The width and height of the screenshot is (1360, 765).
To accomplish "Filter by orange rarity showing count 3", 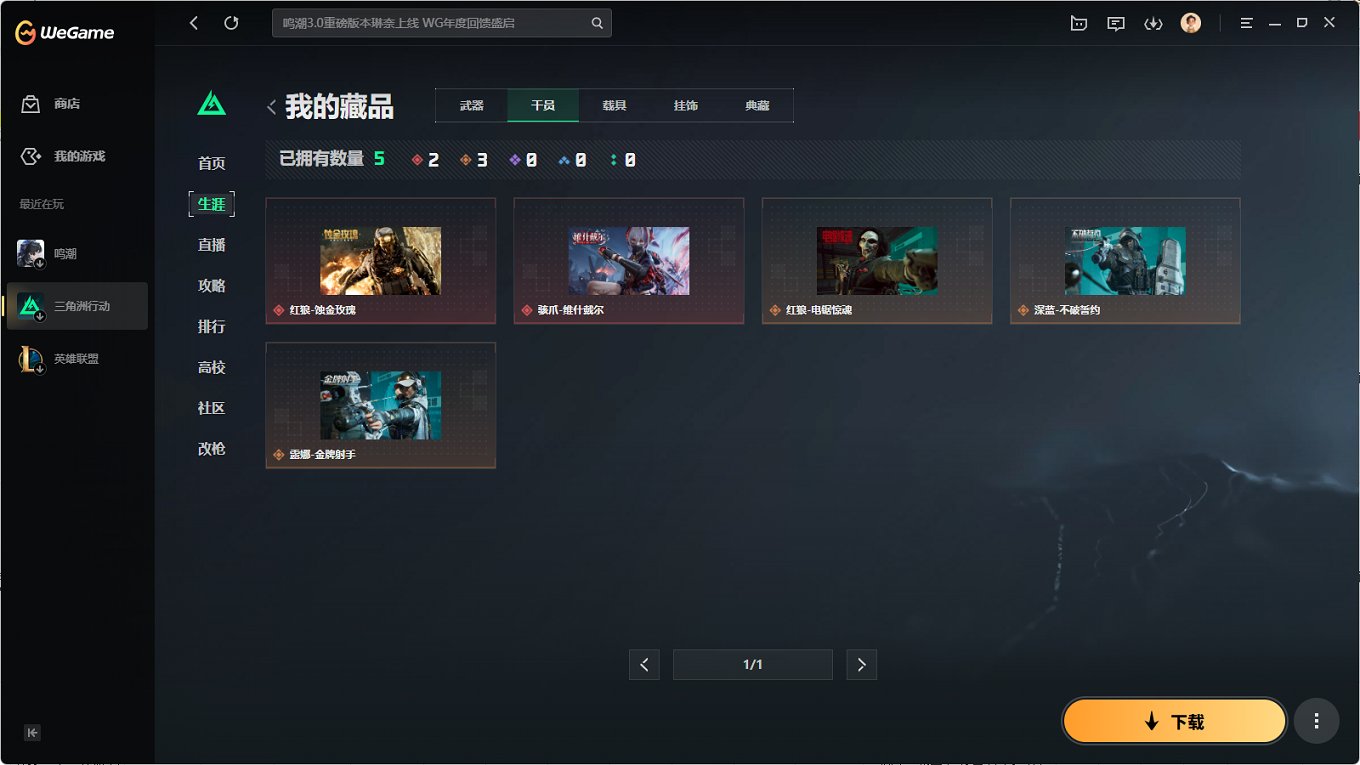I will 474,158.
